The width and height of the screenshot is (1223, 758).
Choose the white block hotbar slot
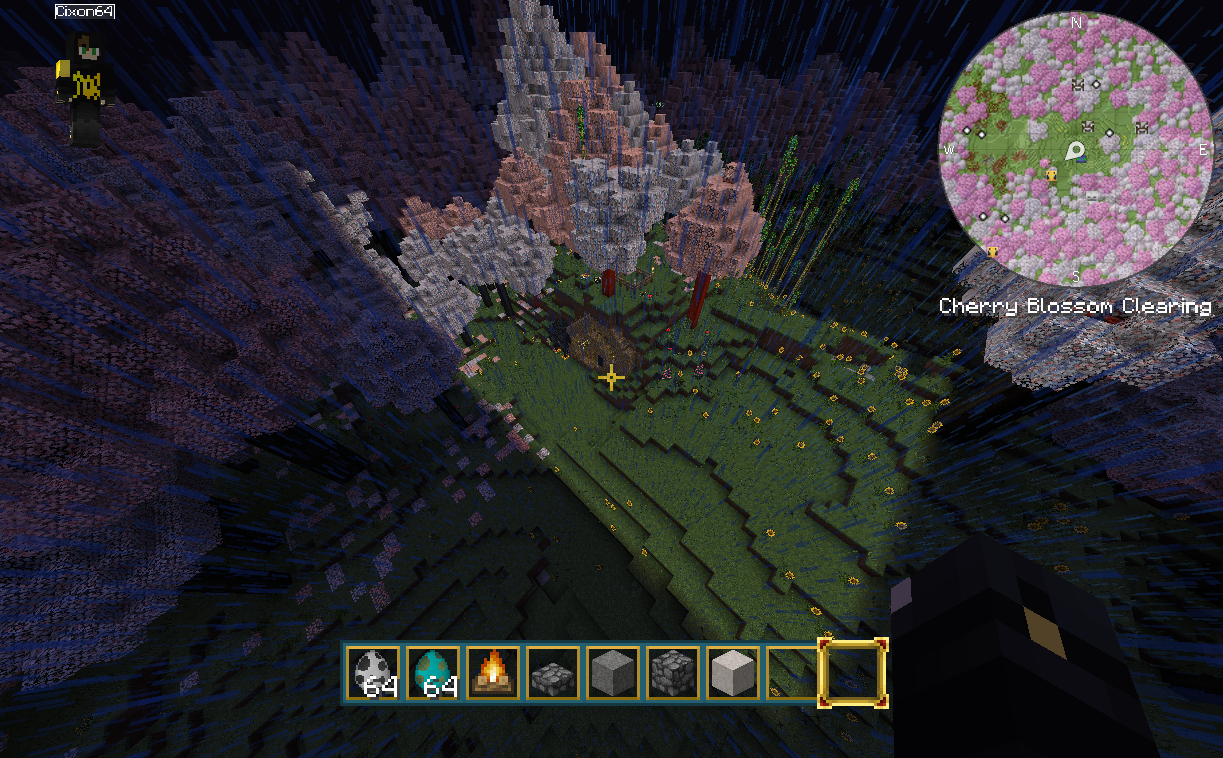(x=733, y=672)
